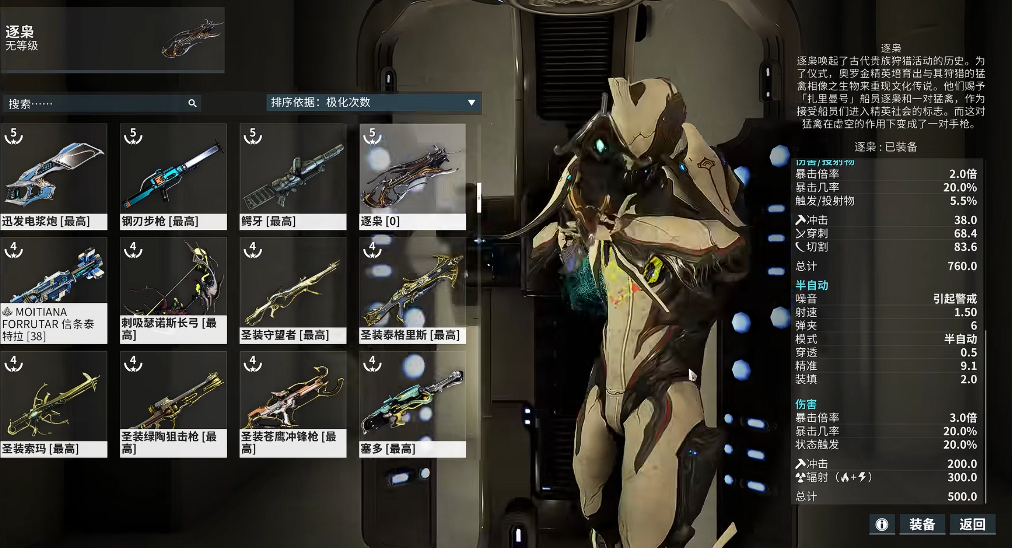Select the 迅发电浆炮 weapon tile
Viewport: 1012px width, 548px height.
(53, 177)
